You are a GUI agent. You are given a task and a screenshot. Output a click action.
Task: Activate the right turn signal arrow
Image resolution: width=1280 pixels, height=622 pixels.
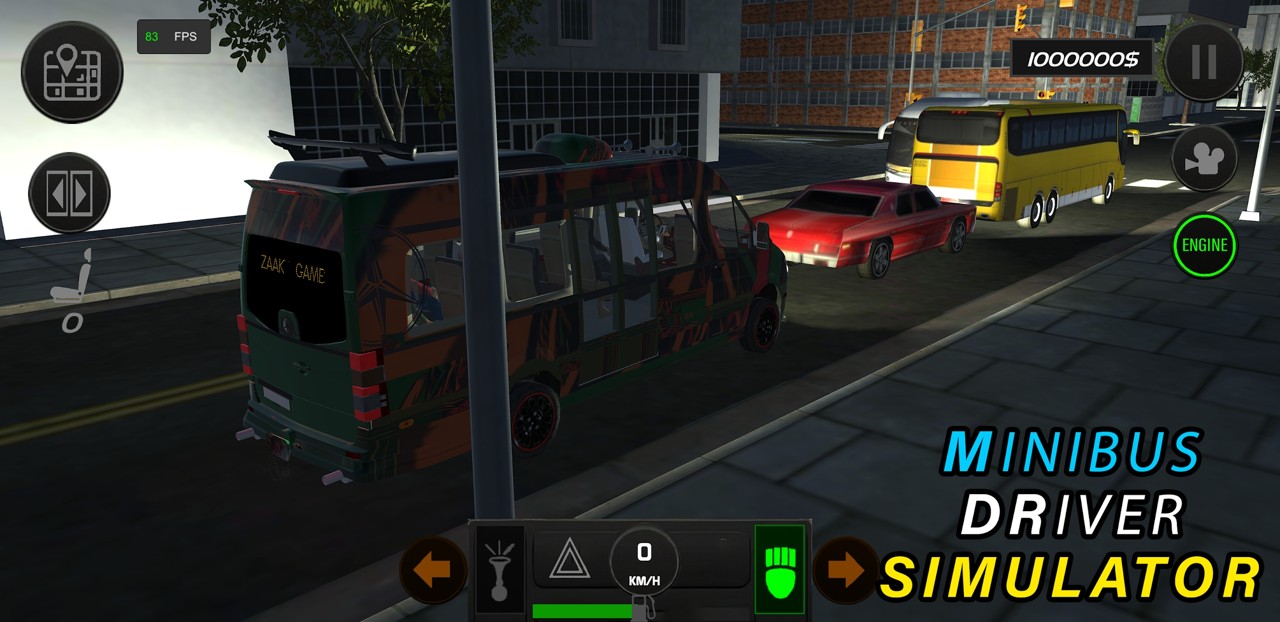tap(846, 571)
